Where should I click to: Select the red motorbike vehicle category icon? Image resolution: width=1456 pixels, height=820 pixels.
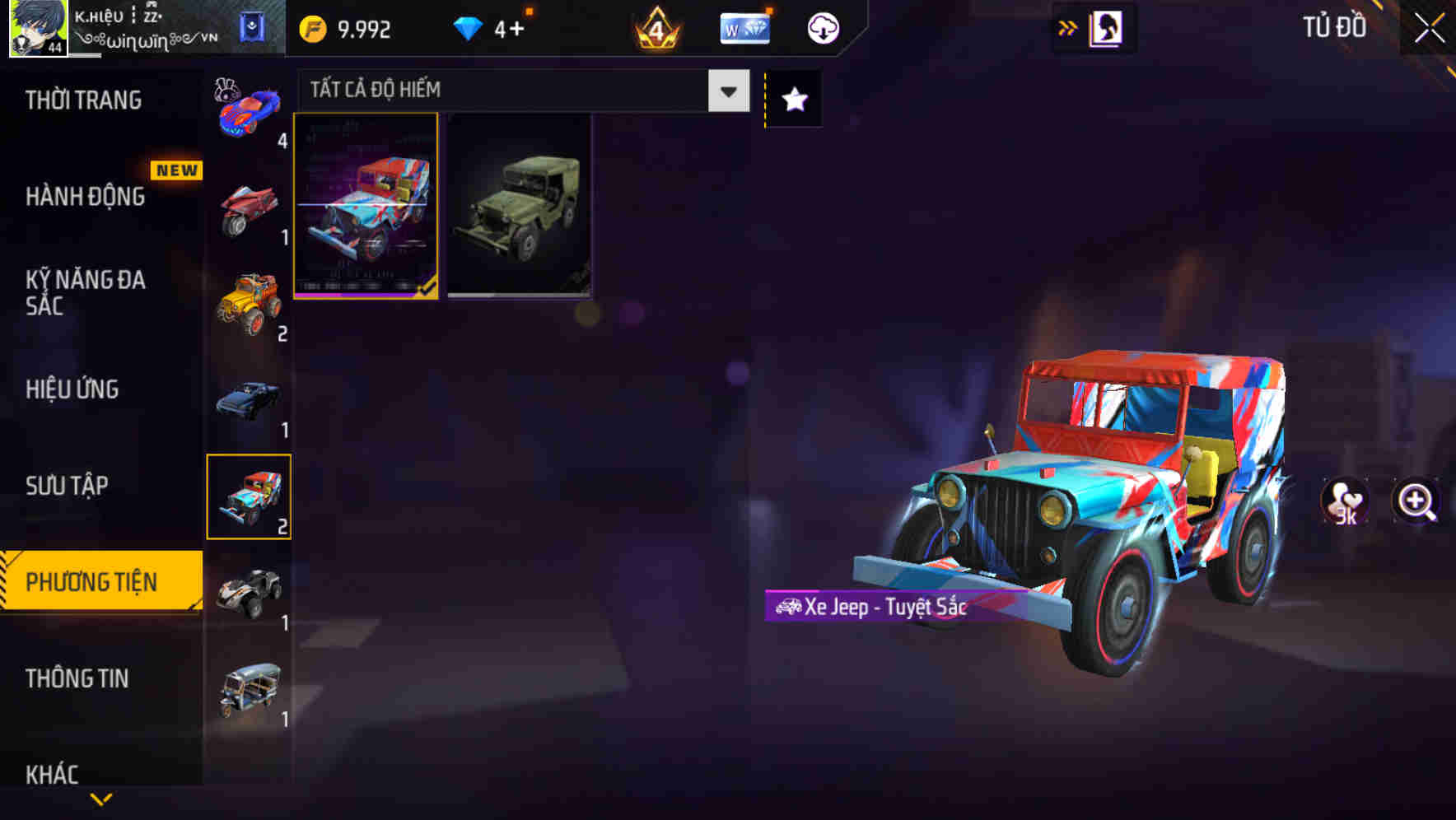click(249, 207)
